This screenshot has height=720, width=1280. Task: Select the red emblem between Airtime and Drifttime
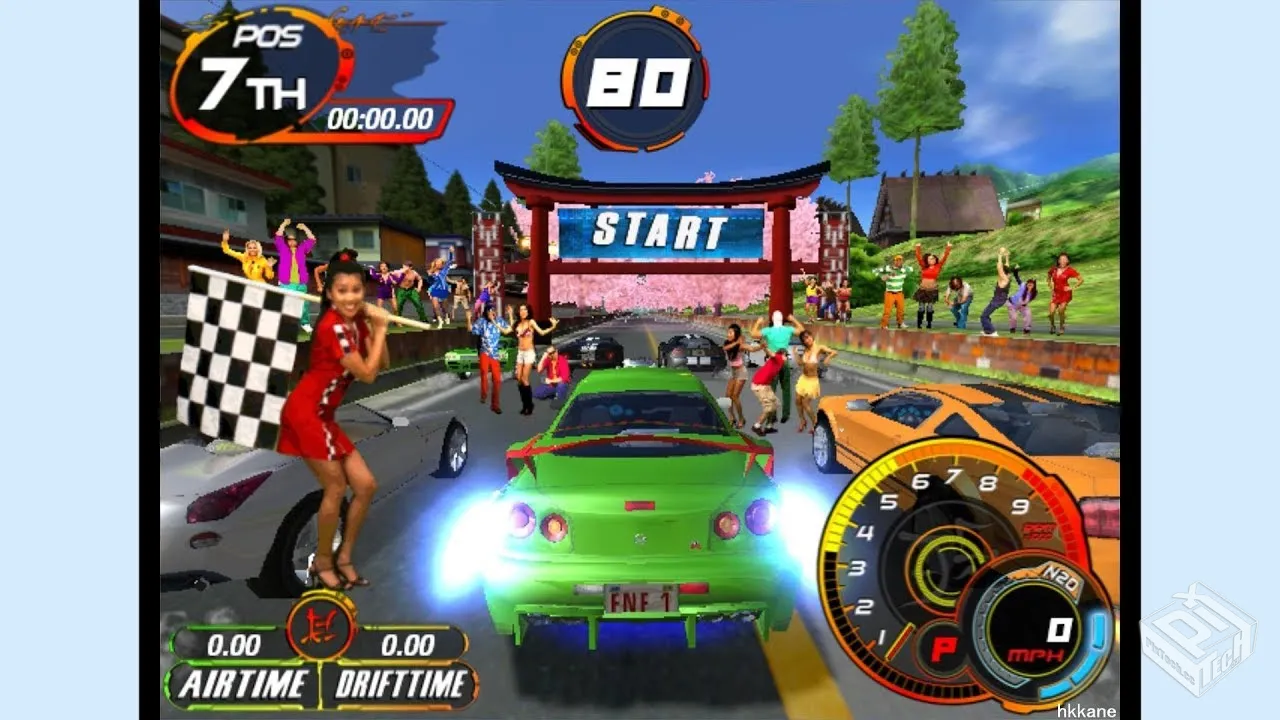coord(321,628)
